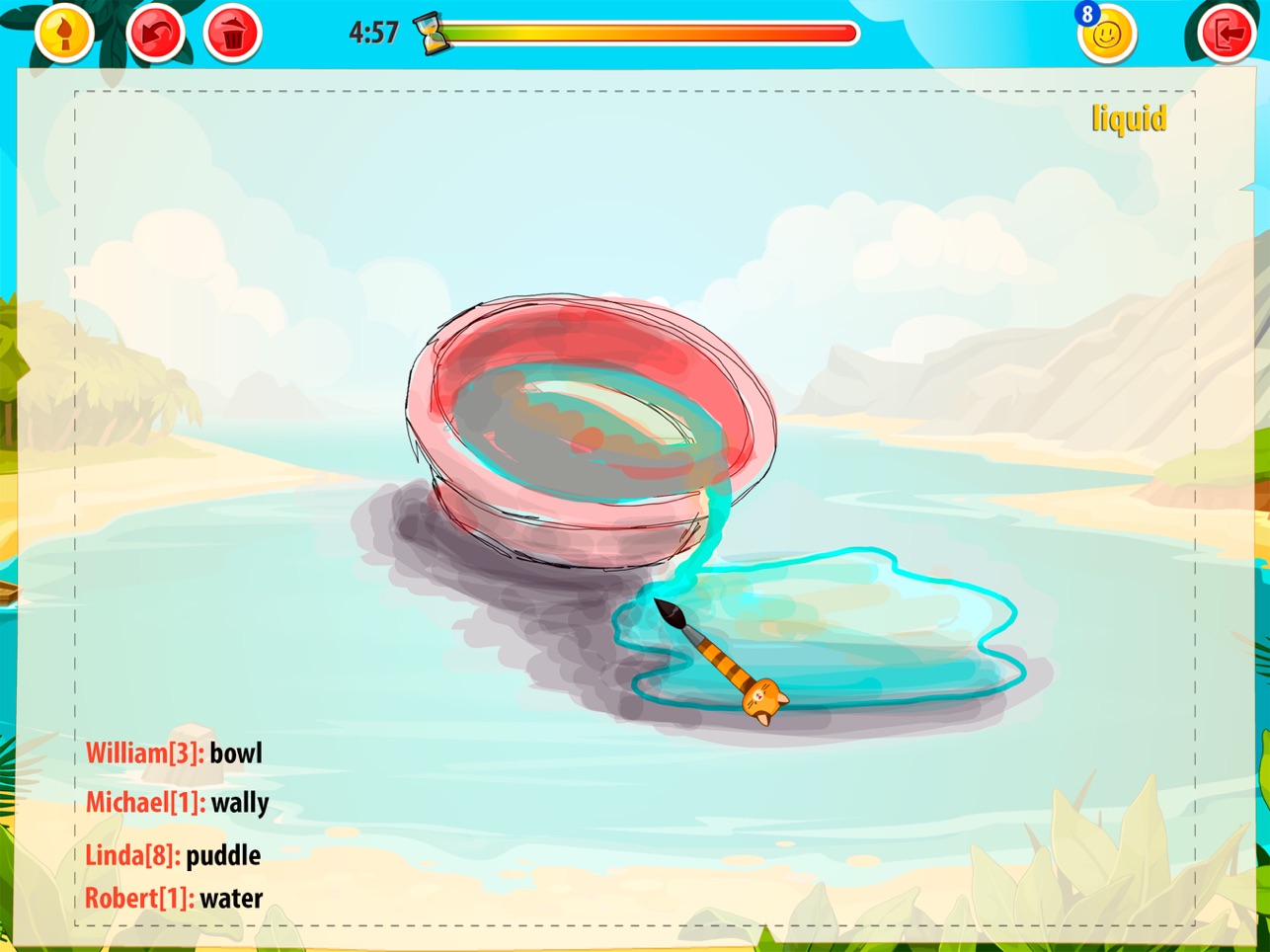This screenshot has height=952, width=1270.
Task: Leave the game via the exit door icon
Action: click(x=1228, y=32)
